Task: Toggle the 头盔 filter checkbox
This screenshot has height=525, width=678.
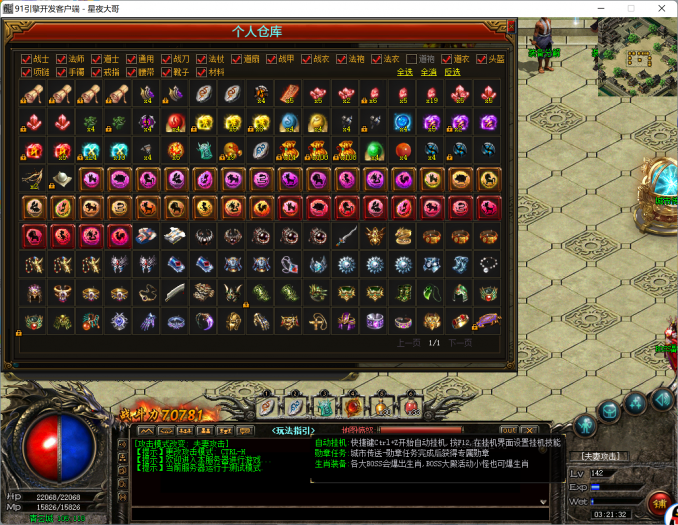Action: coord(480,59)
